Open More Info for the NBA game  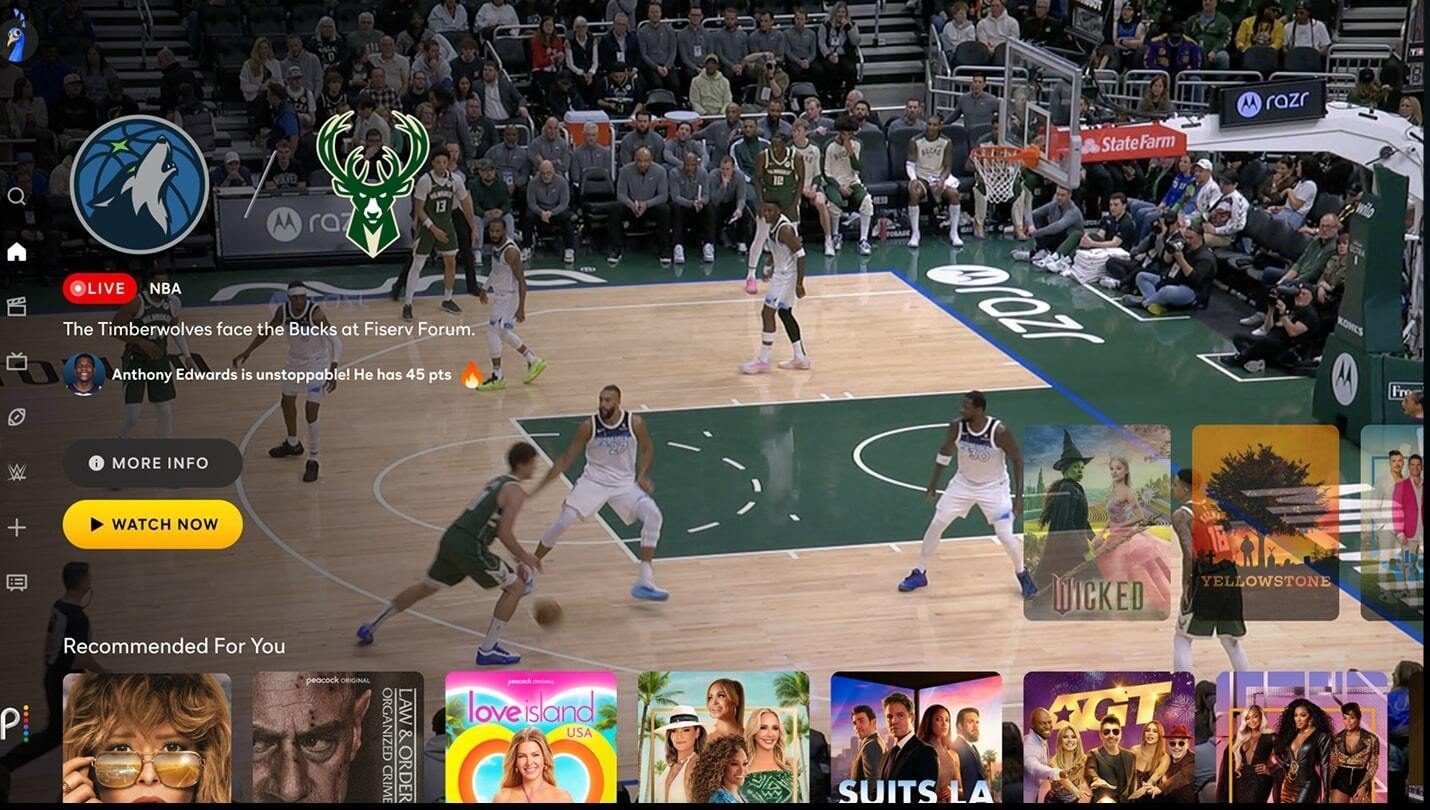click(152, 462)
